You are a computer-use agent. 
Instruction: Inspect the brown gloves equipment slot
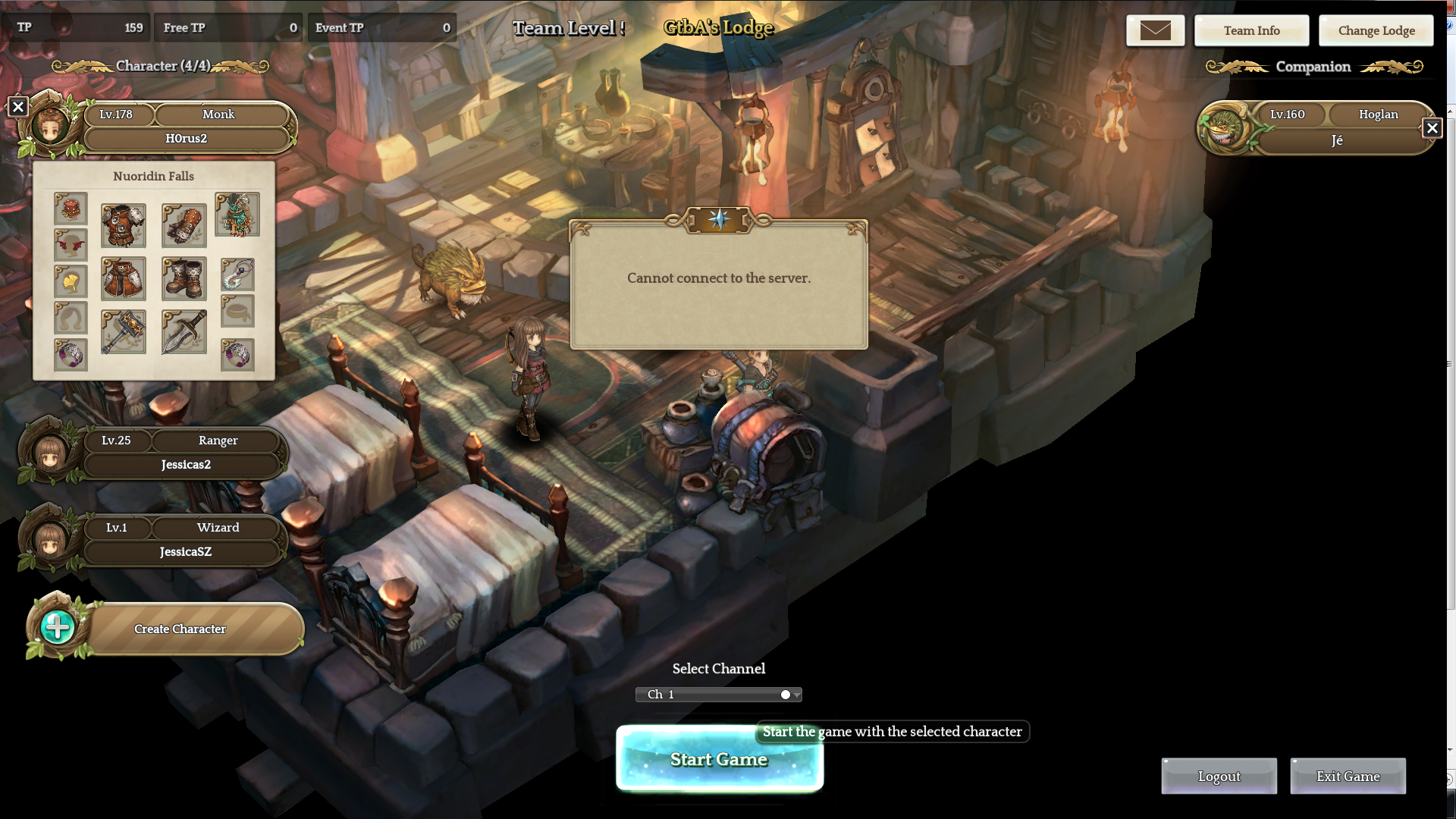[184, 225]
